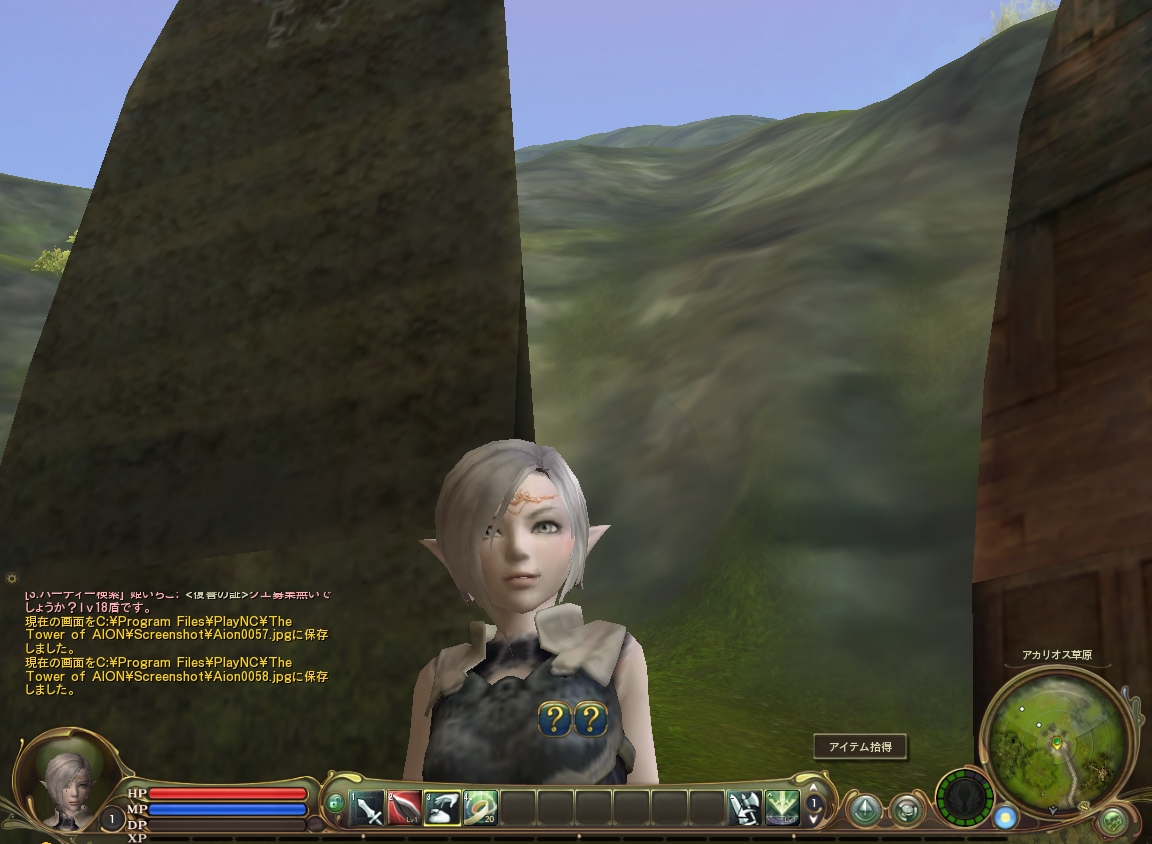
Task: Activate the sword attack skill in slot 1
Action: click(367, 807)
